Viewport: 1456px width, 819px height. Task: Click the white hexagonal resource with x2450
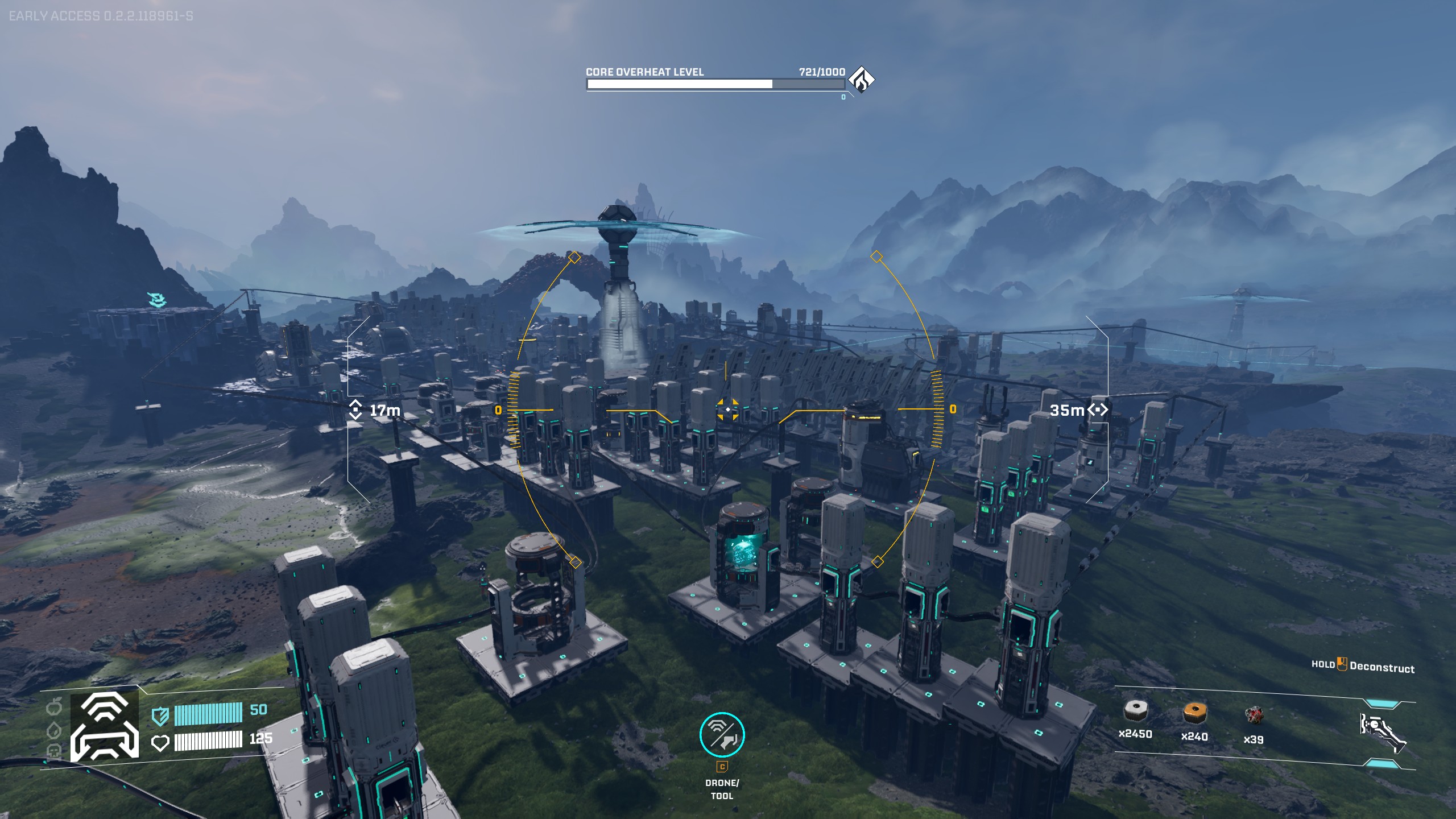pos(1135,711)
